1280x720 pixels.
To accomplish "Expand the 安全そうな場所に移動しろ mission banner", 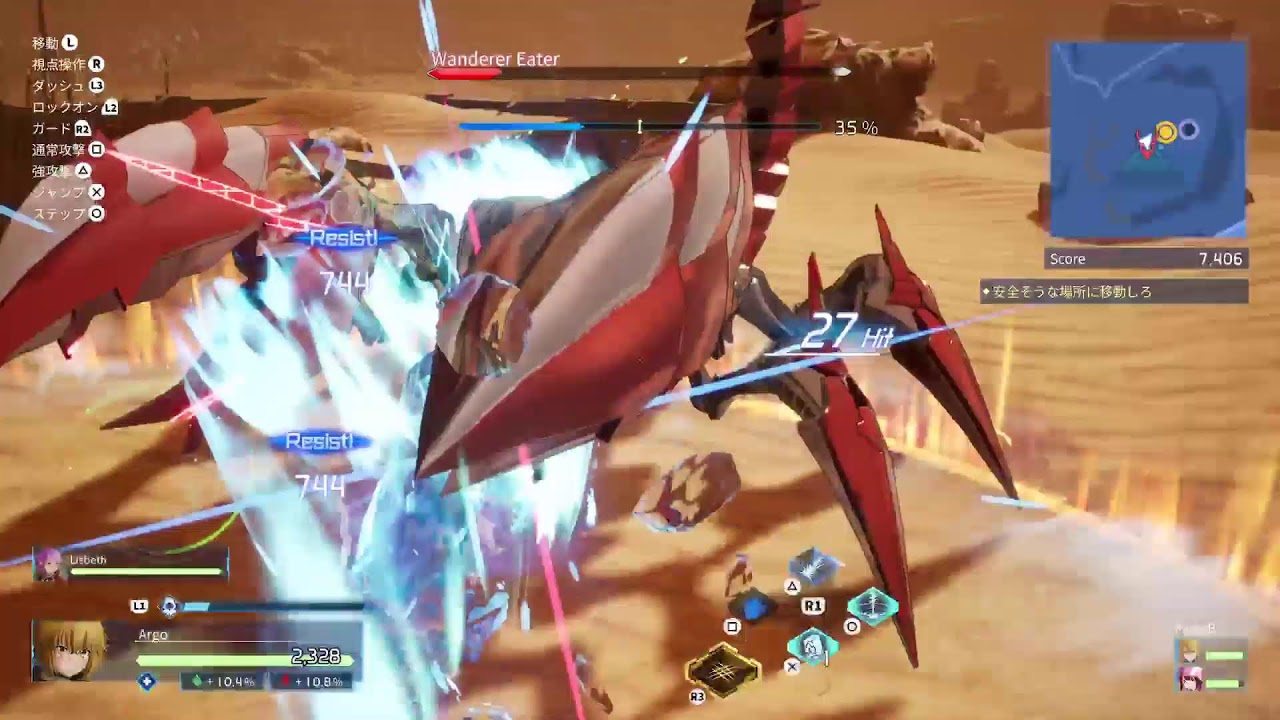I will click(1115, 291).
